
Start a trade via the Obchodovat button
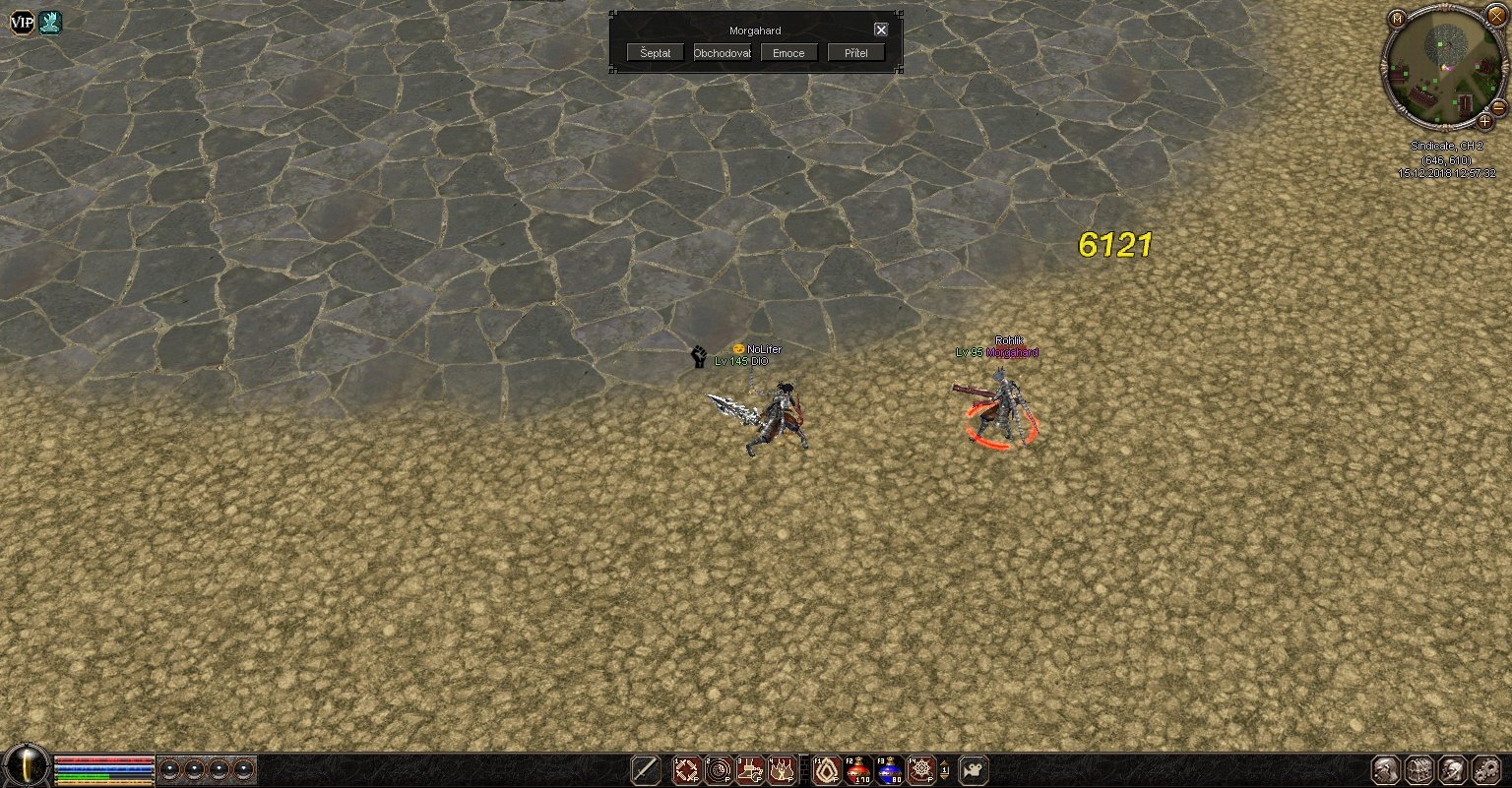click(x=722, y=53)
